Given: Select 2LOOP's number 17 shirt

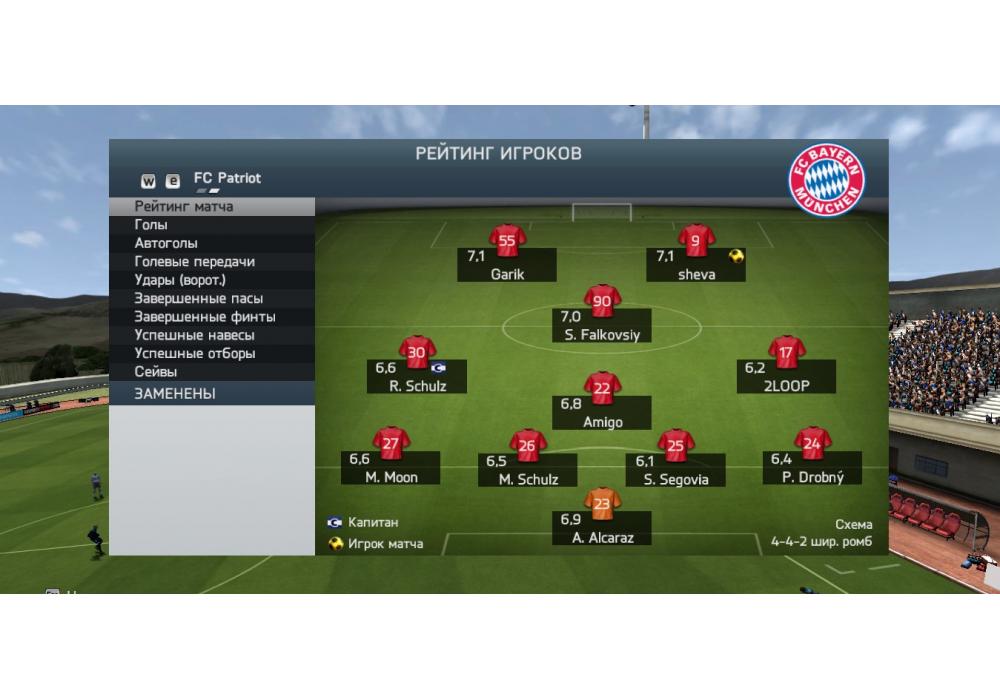Looking at the screenshot, I should pyautogui.click(x=787, y=352).
